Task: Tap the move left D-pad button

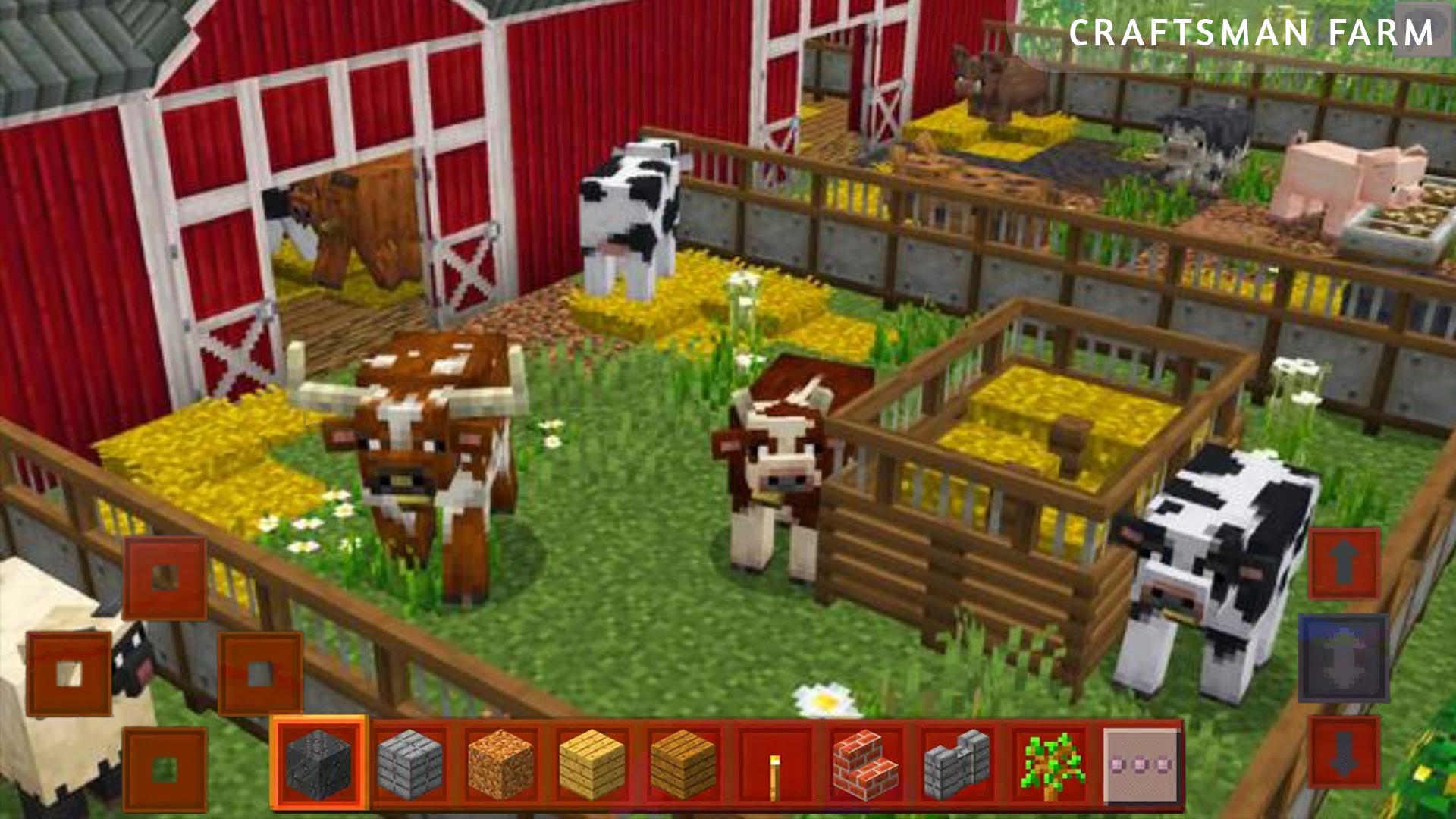Action: (69, 673)
